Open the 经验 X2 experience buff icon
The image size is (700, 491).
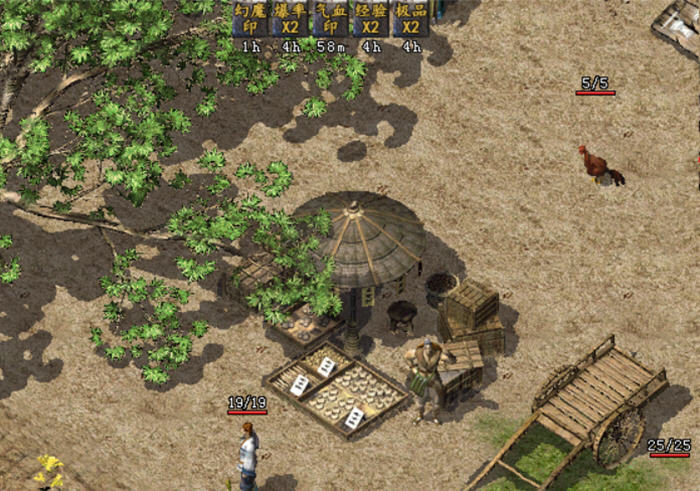pyautogui.click(x=370, y=18)
